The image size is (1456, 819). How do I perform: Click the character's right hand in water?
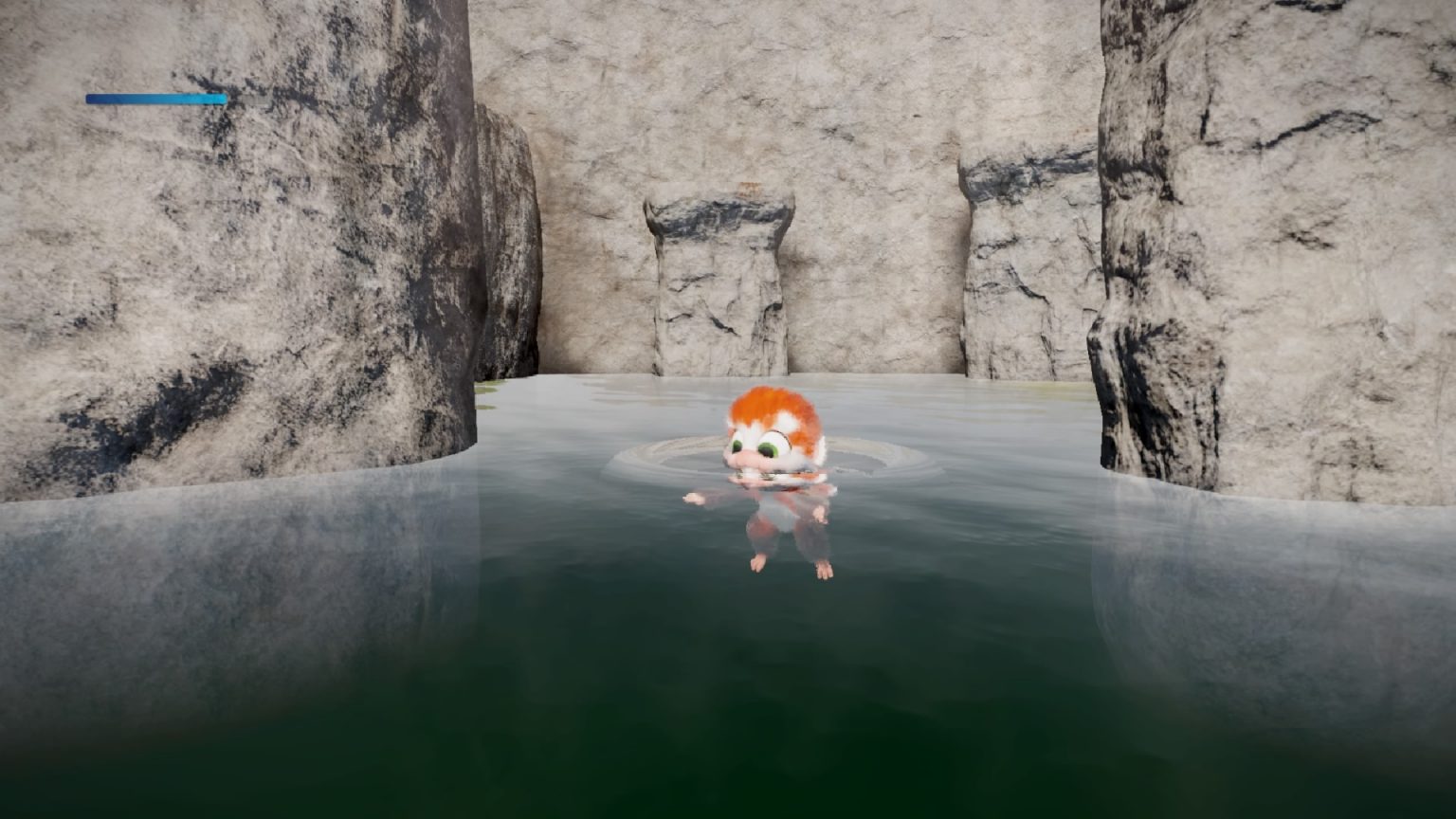click(819, 515)
